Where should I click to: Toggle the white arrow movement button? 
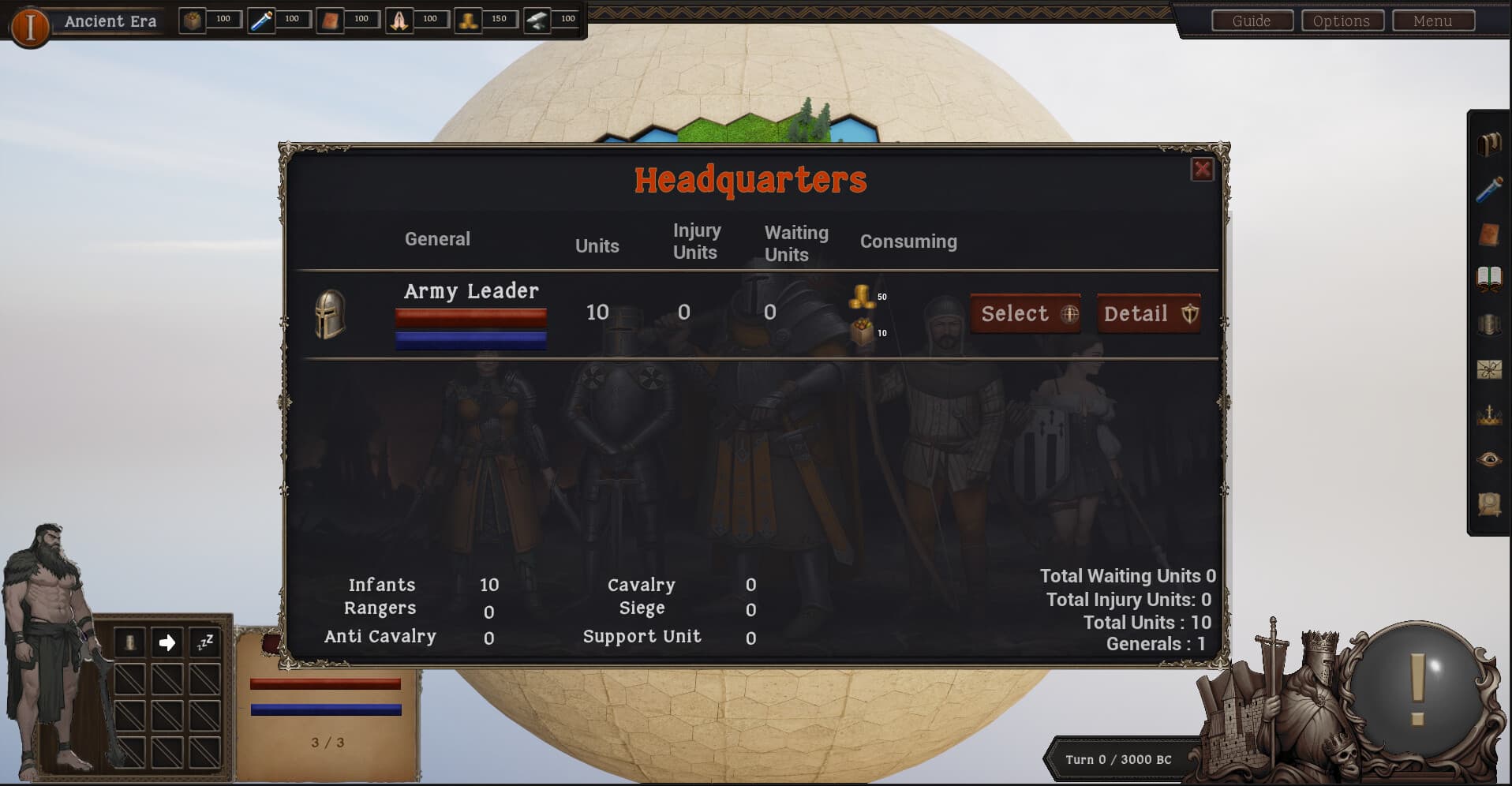tap(167, 642)
